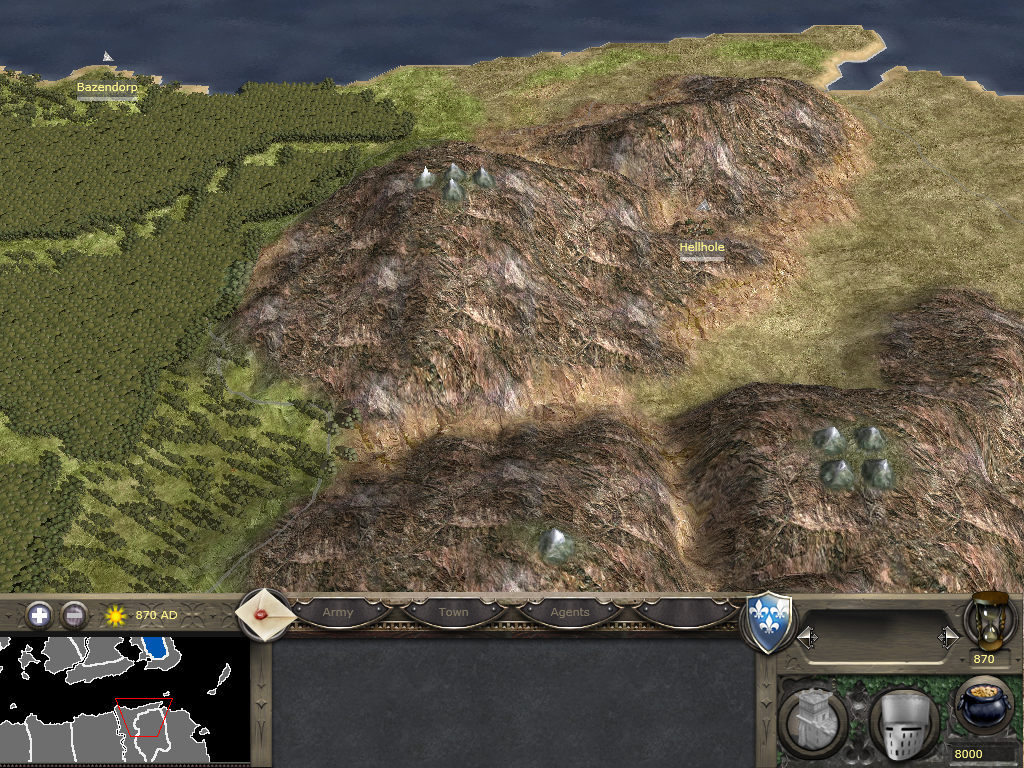
Task: Select the previous item with the left arrow
Action: click(x=807, y=637)
